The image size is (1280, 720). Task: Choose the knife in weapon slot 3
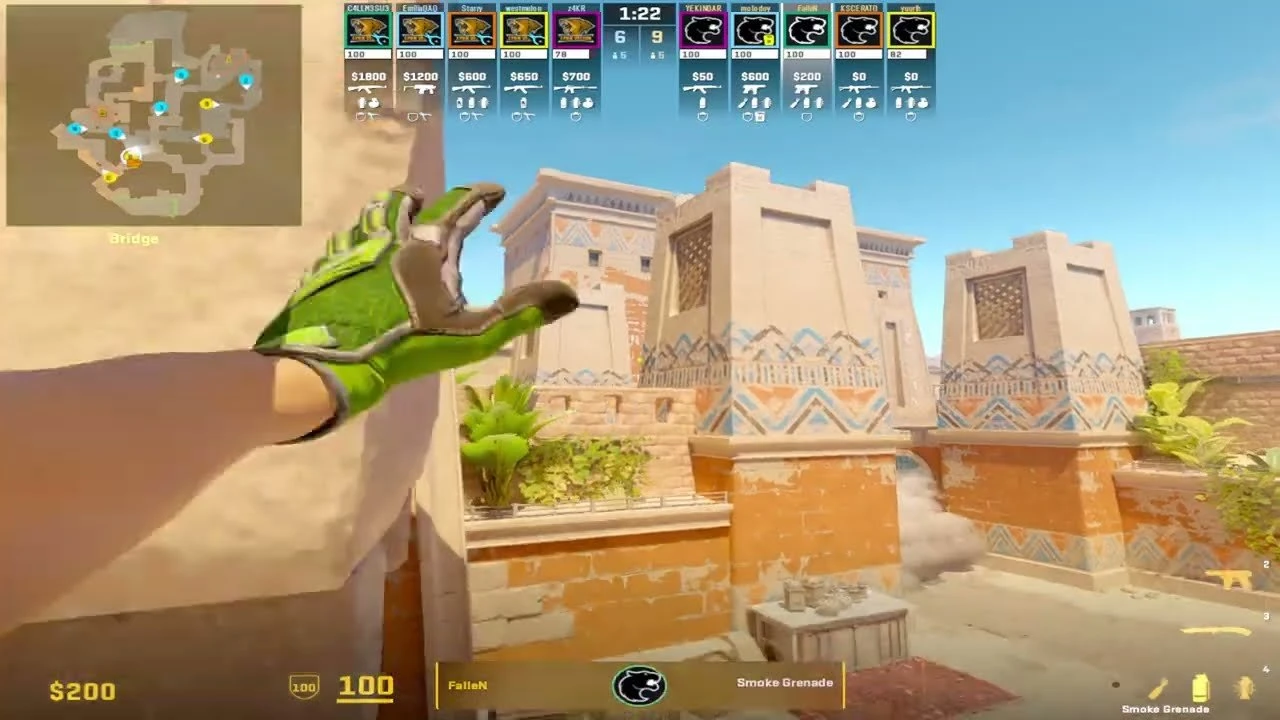[x=1216, y=631]
